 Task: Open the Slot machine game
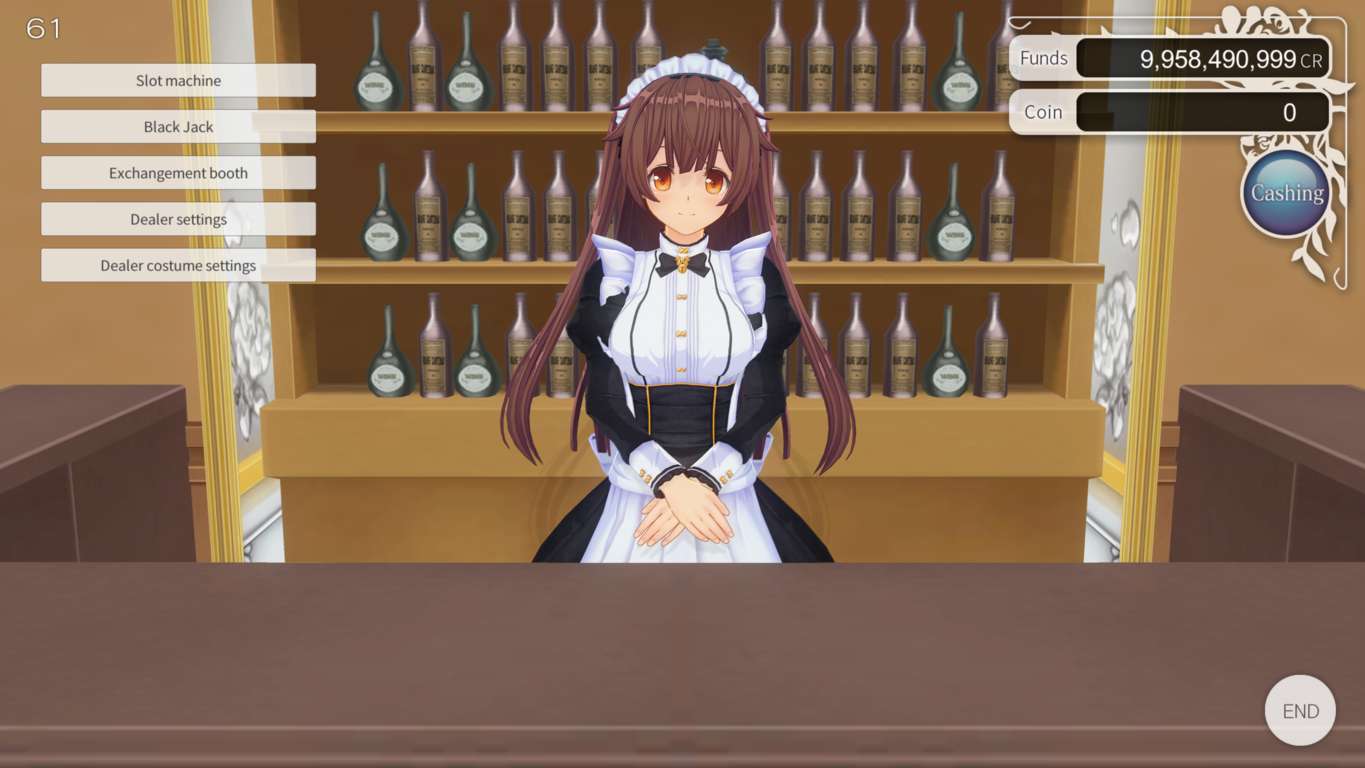[178, 80]
